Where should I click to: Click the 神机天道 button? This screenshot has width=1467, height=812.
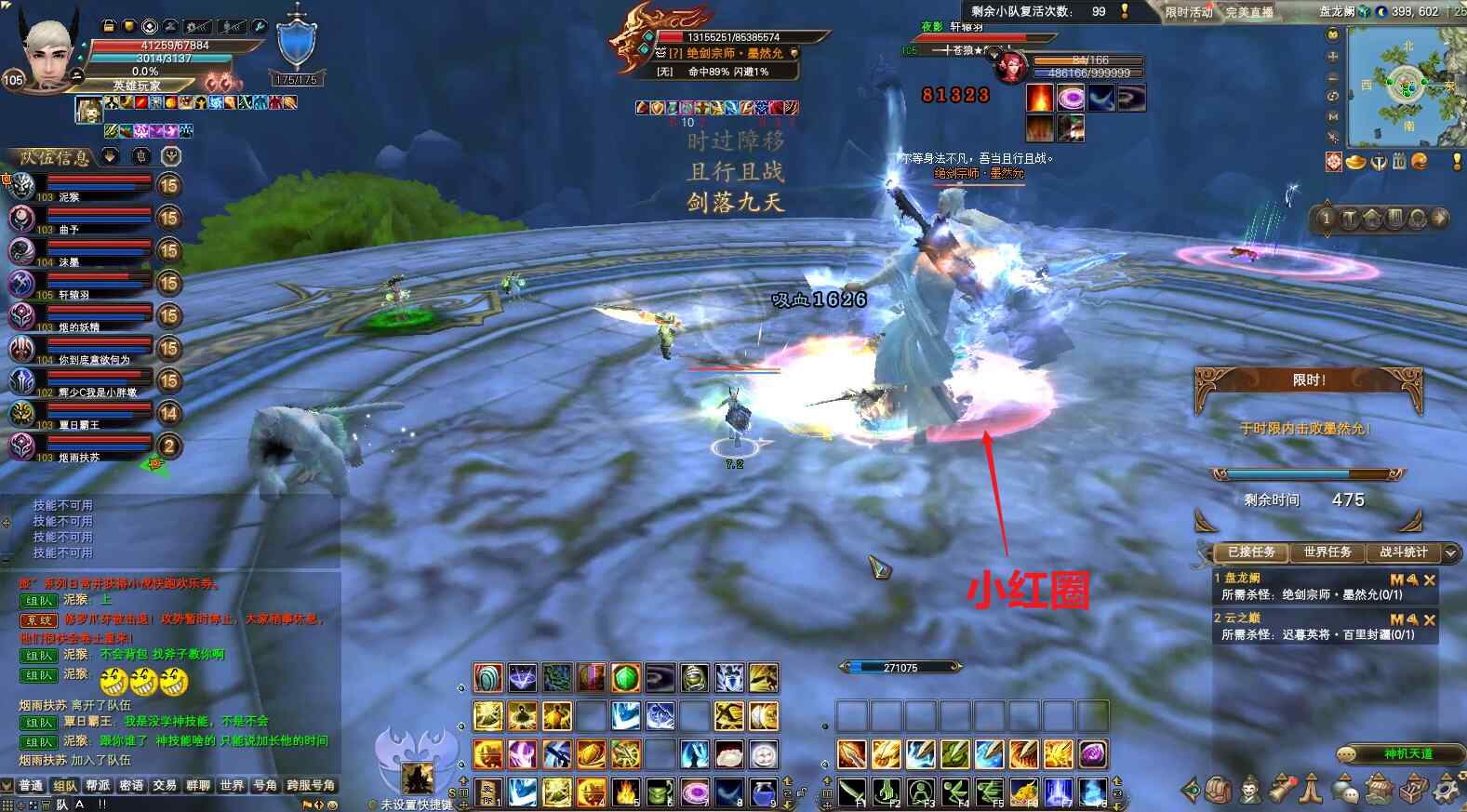(x=1407, y=753)
